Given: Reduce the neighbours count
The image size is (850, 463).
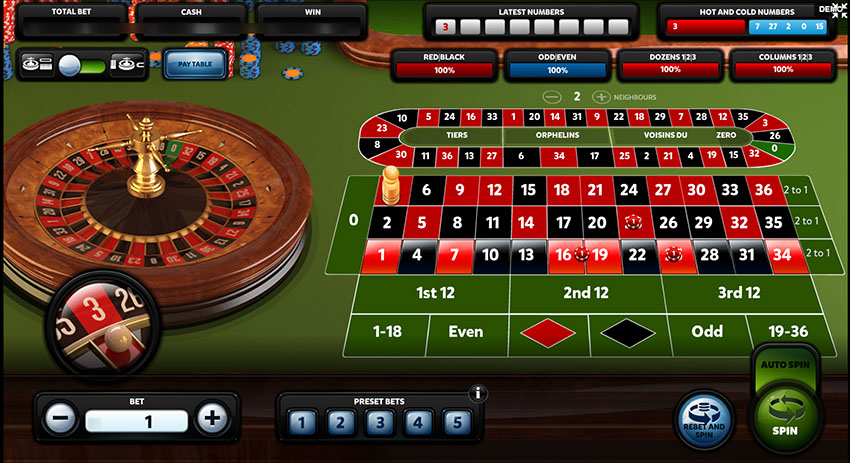Looking at the screenshot, I should [551, 97].
